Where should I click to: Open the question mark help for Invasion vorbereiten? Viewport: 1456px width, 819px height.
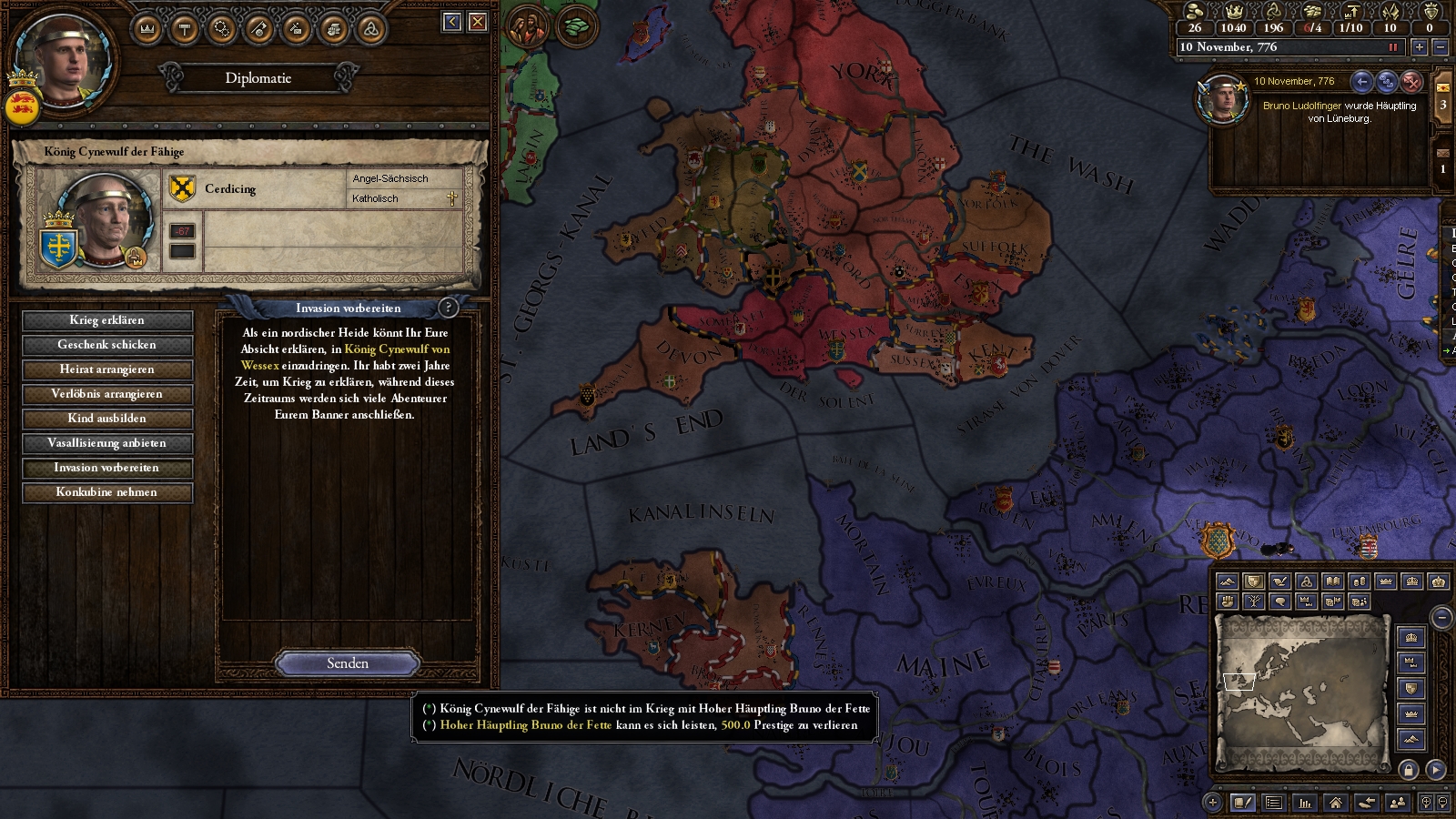pos(448,308)
